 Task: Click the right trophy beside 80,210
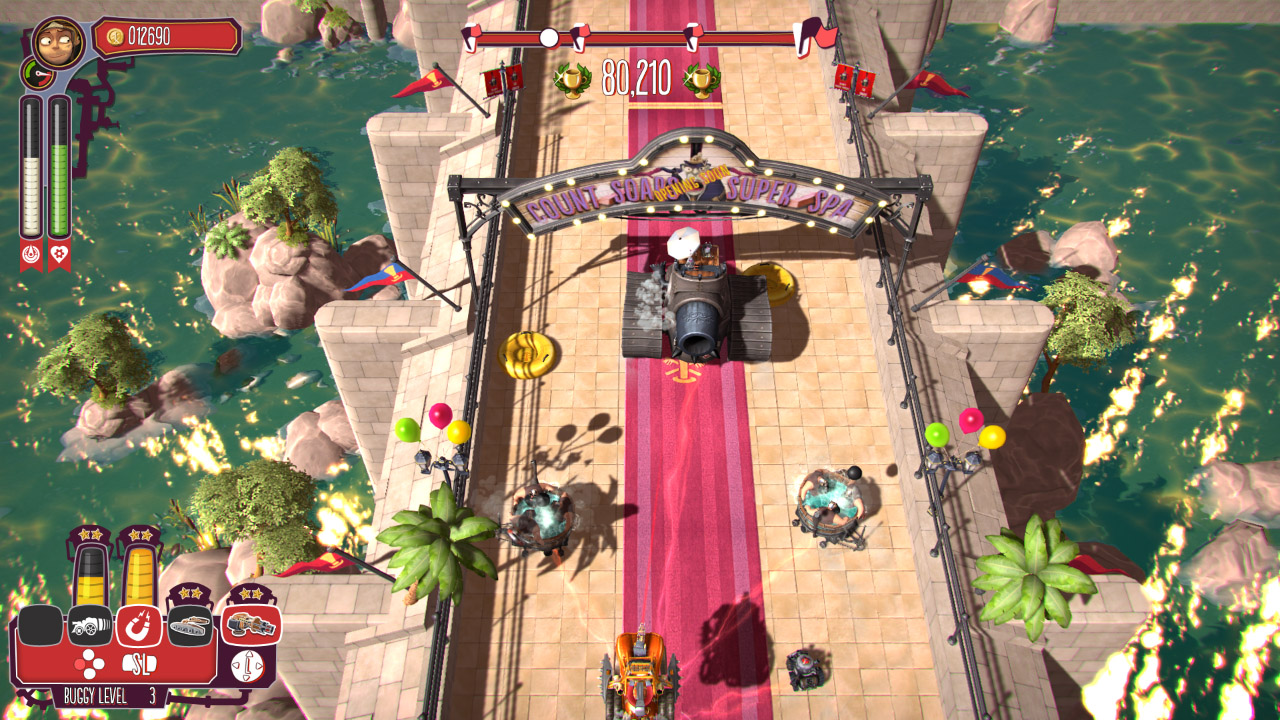pos(700,78)
